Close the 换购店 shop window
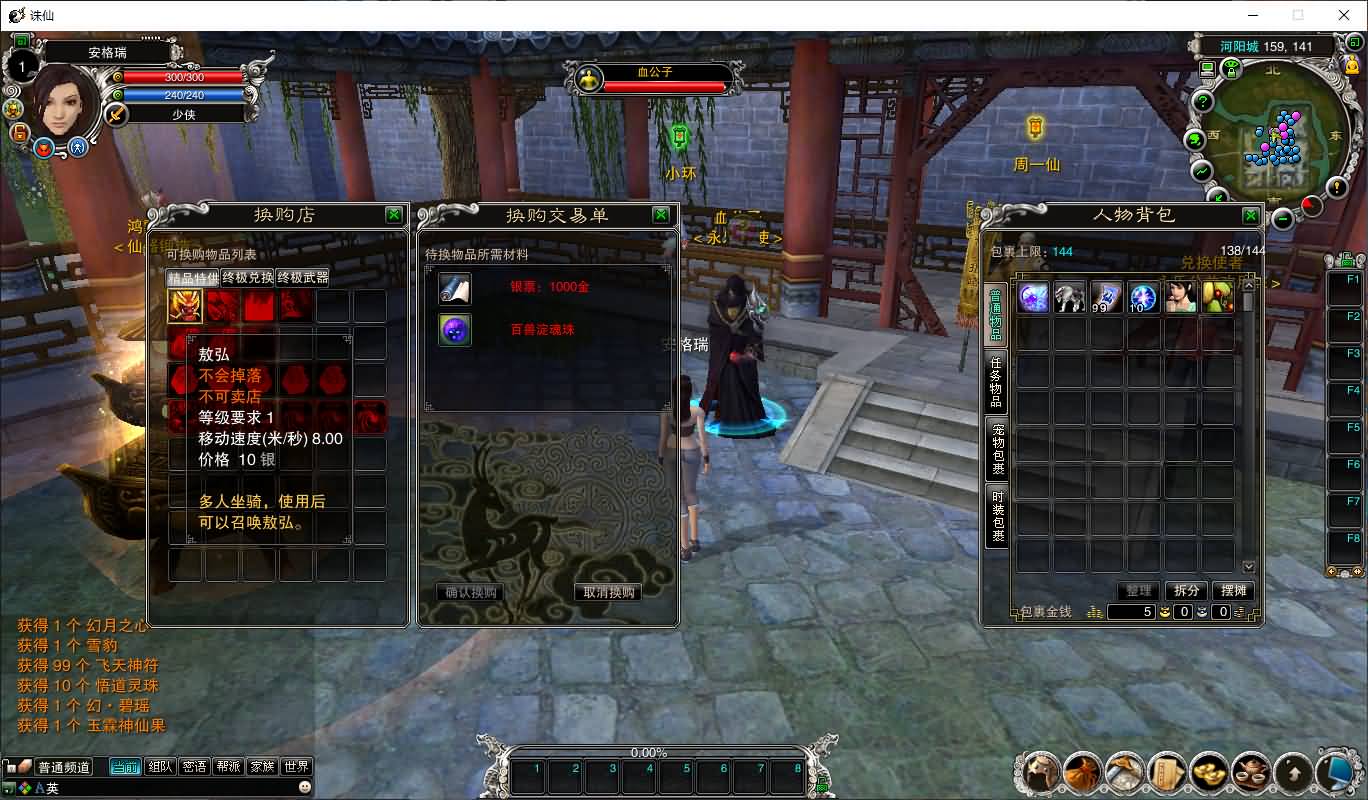Image resolution: width=1368 pixels, height=800 pixels. click(394, 215)
